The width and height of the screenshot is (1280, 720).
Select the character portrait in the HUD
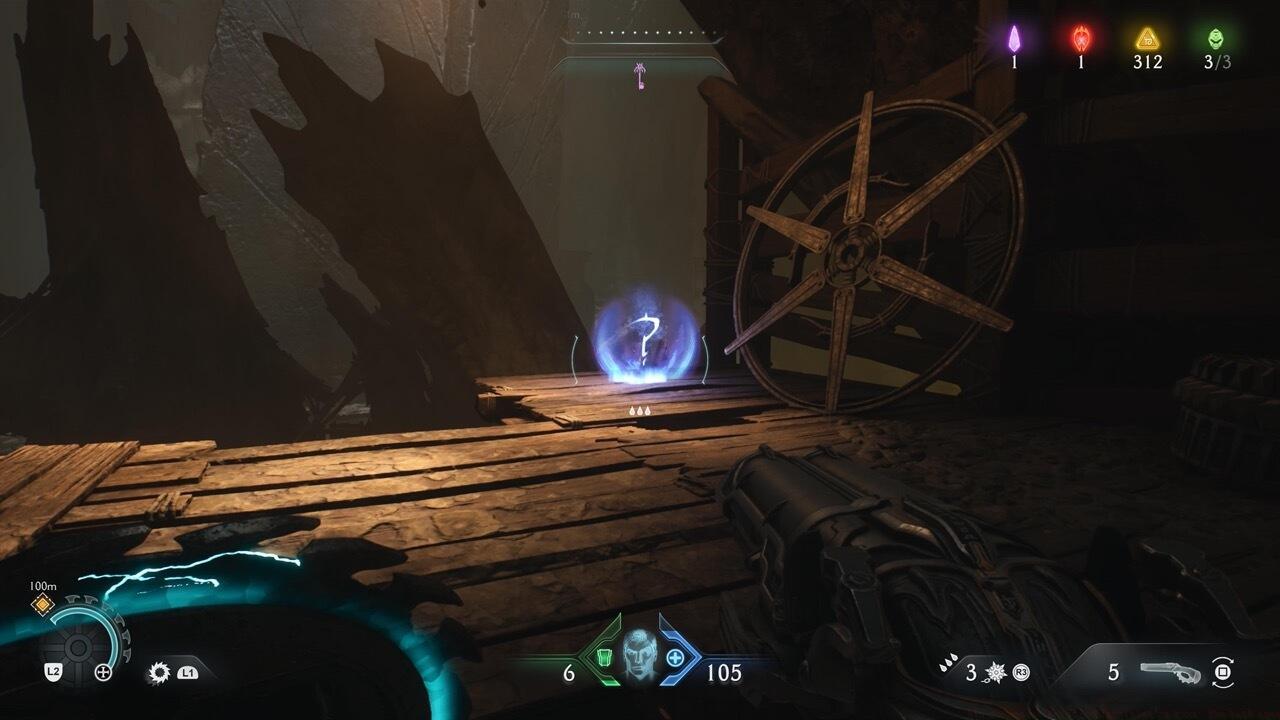640,657
